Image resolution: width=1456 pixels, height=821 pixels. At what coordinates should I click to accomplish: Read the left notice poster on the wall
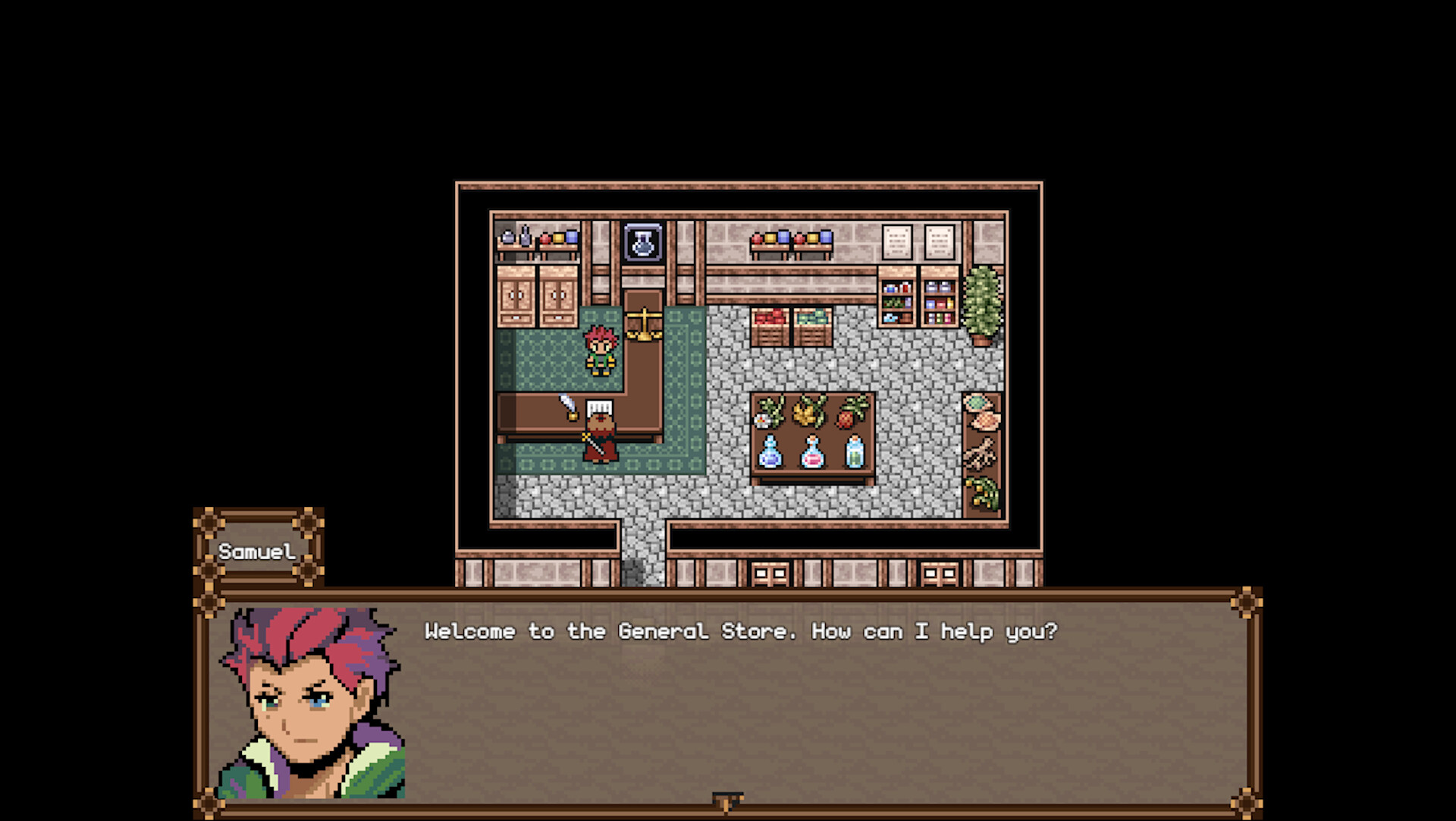[x=899, y=243]
